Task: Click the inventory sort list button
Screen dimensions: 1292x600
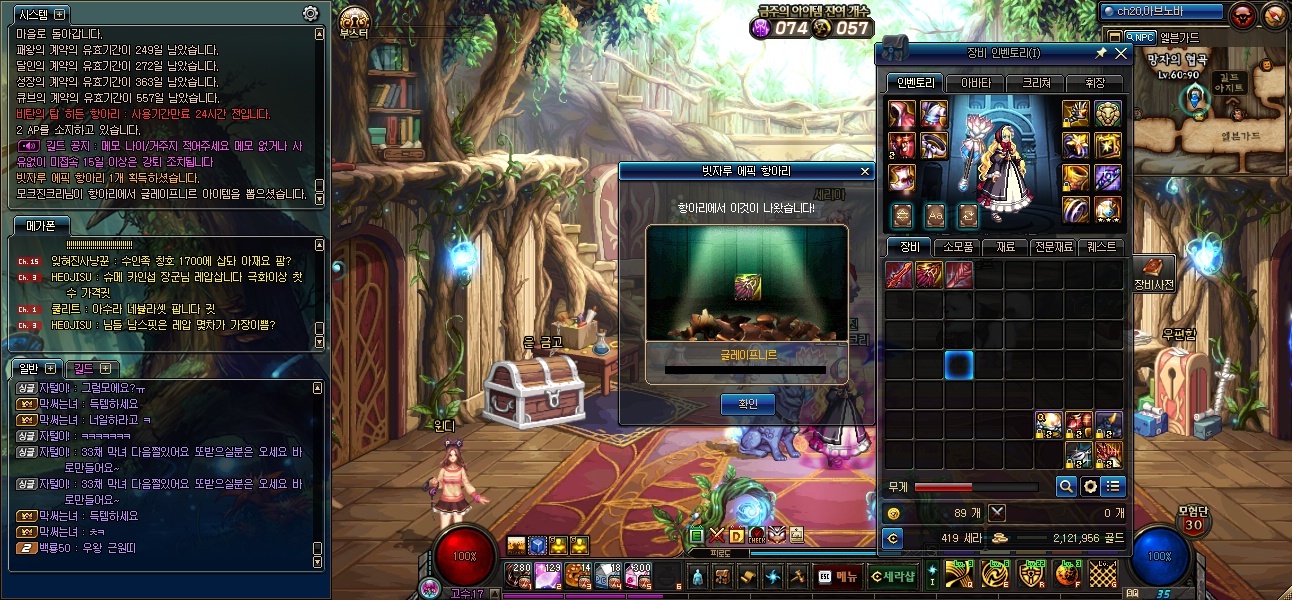Action: tap(1113, 487)
